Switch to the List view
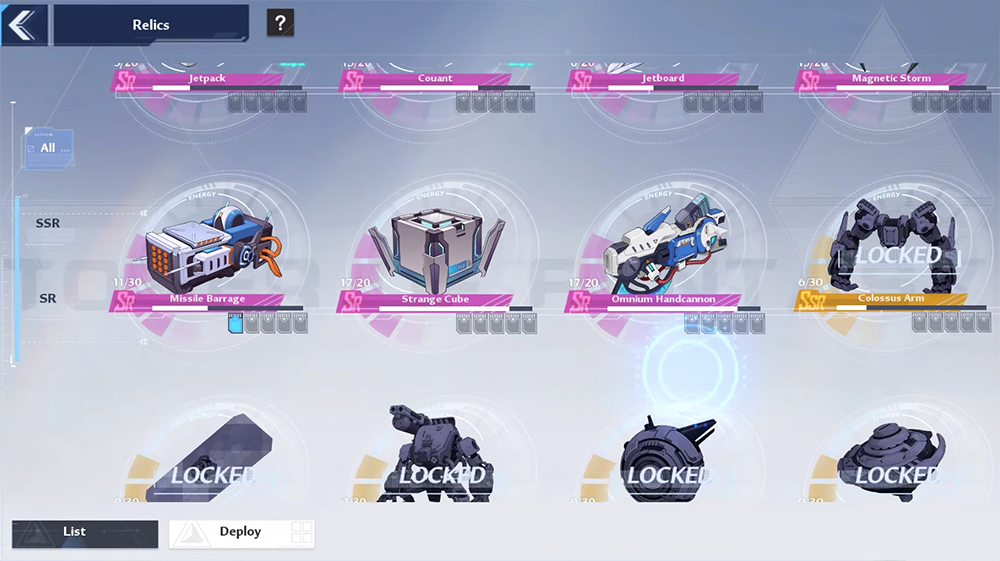1000x561 pixels. coord(85,533)
